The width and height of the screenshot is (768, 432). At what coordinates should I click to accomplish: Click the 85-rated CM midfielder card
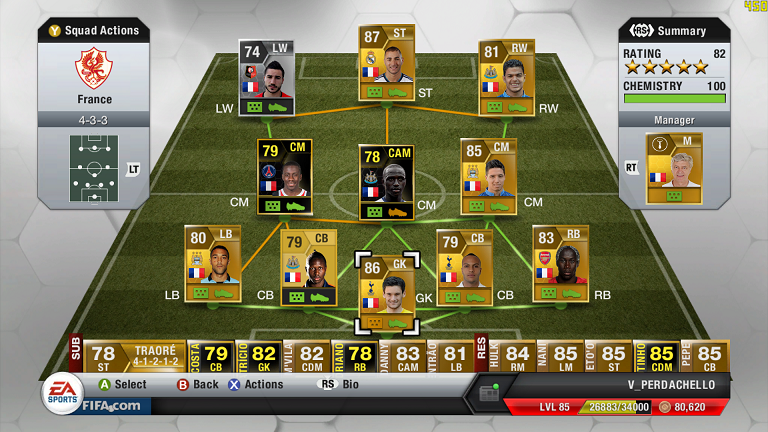coord(488,175)
